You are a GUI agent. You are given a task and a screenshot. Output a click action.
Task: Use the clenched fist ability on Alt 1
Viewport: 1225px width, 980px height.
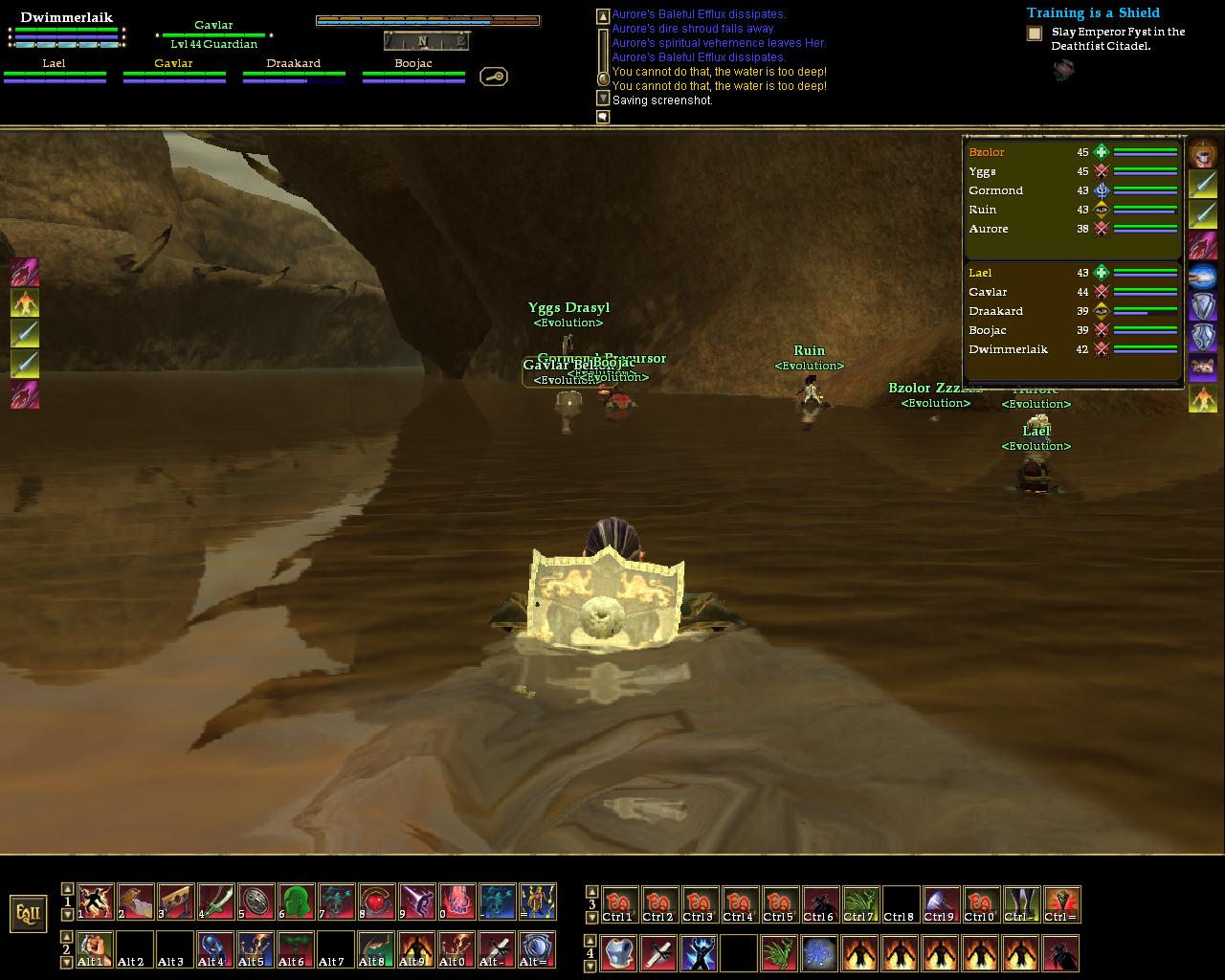(95, 949)
